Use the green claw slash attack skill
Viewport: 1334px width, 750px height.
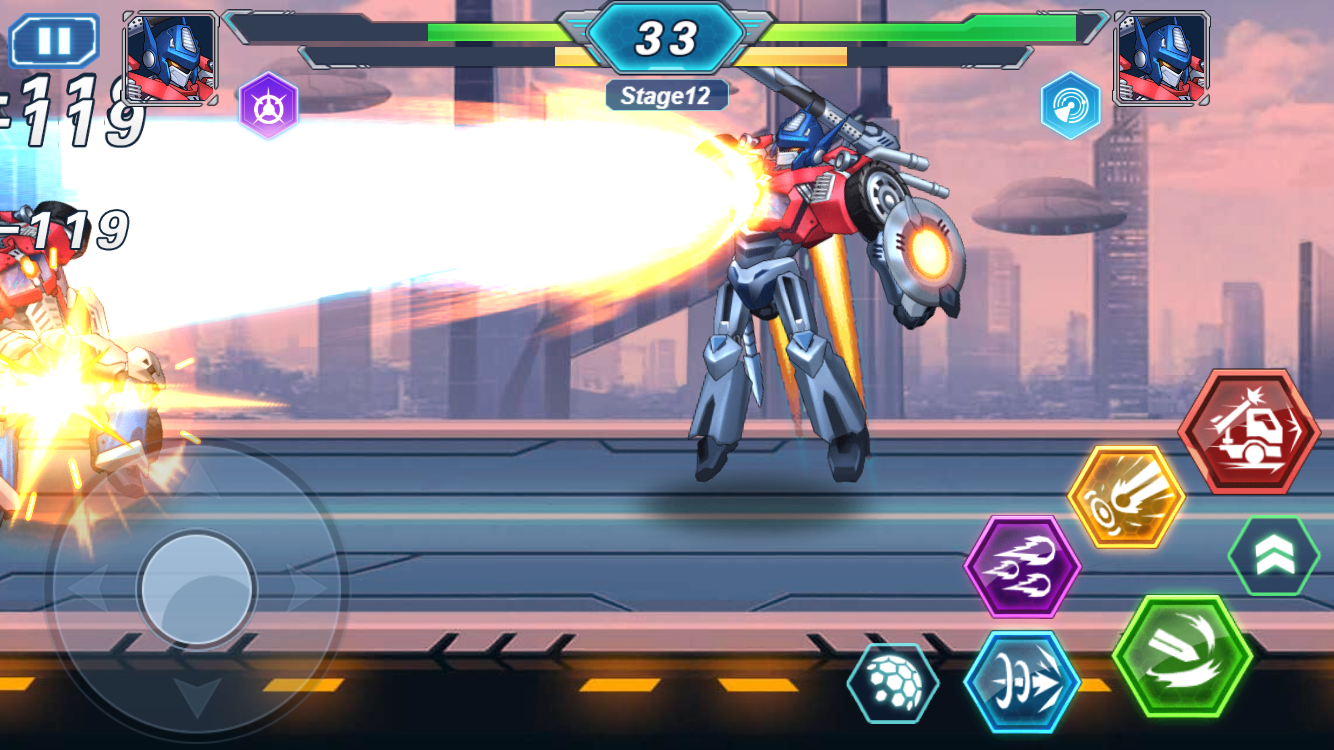click(x=1184, y=655)
